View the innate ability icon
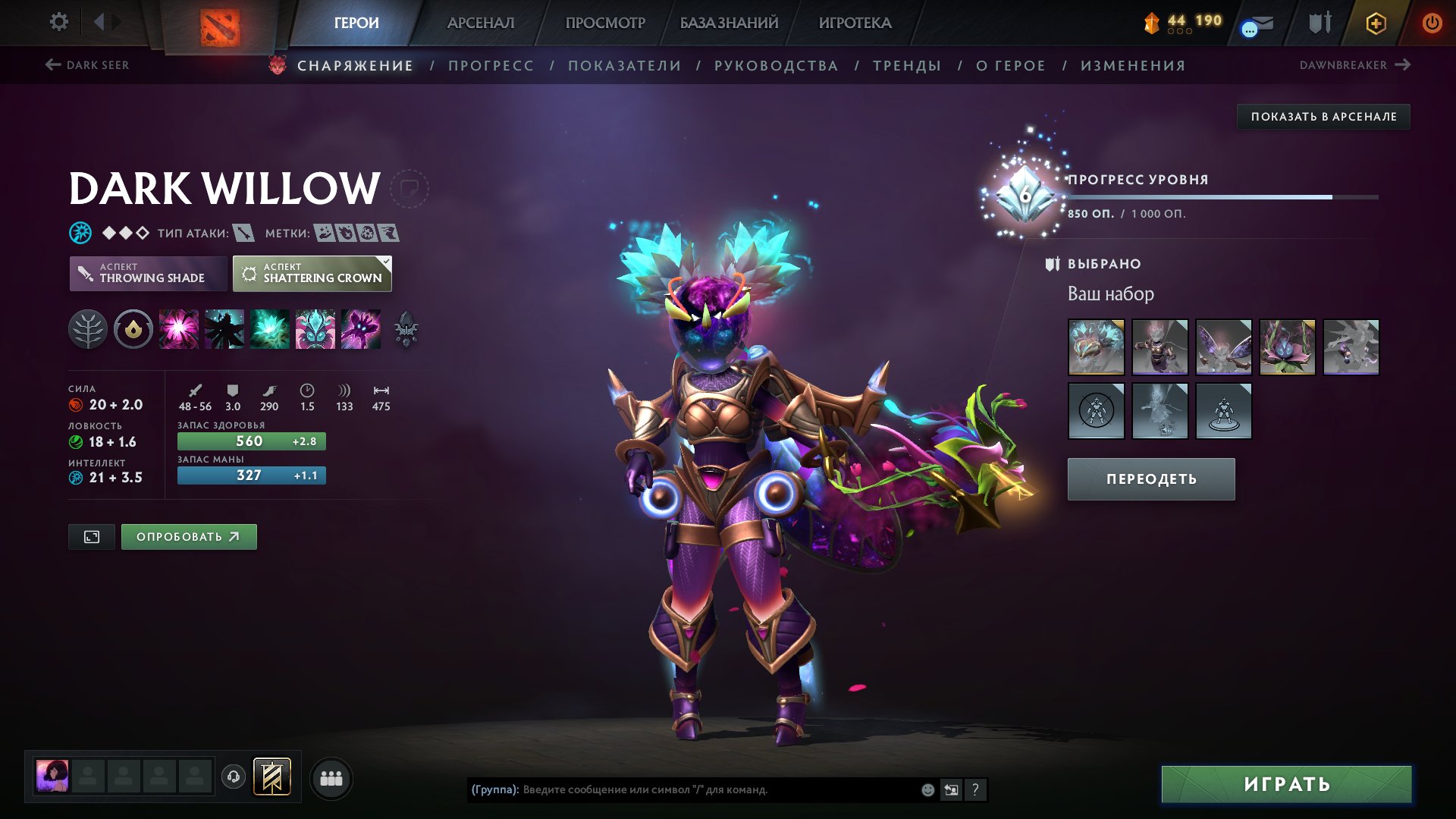The image size is (1456, 819). [x=133, y=329]
